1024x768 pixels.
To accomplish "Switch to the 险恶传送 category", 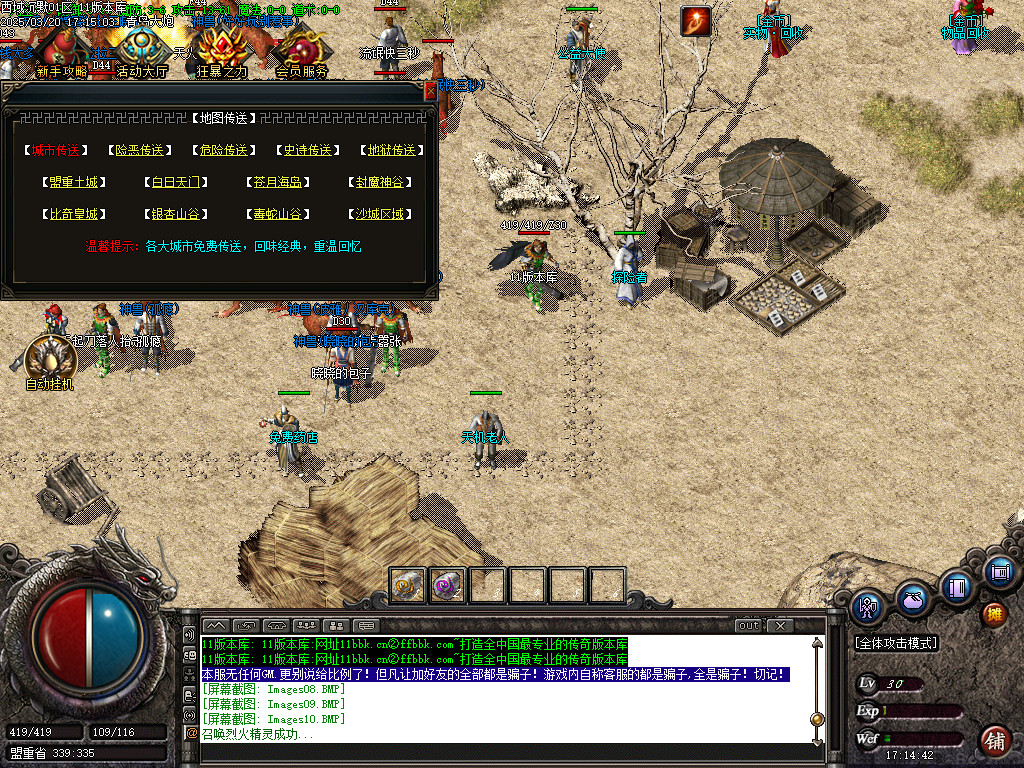I will [139, 150].
